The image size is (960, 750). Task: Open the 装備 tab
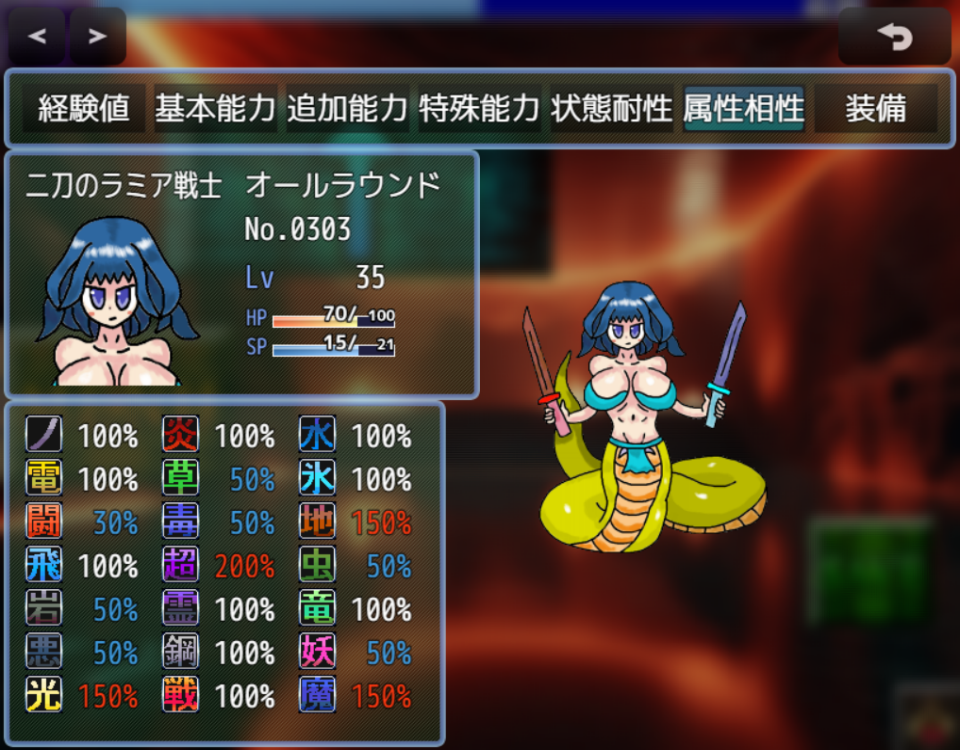[x=875, y=109]
